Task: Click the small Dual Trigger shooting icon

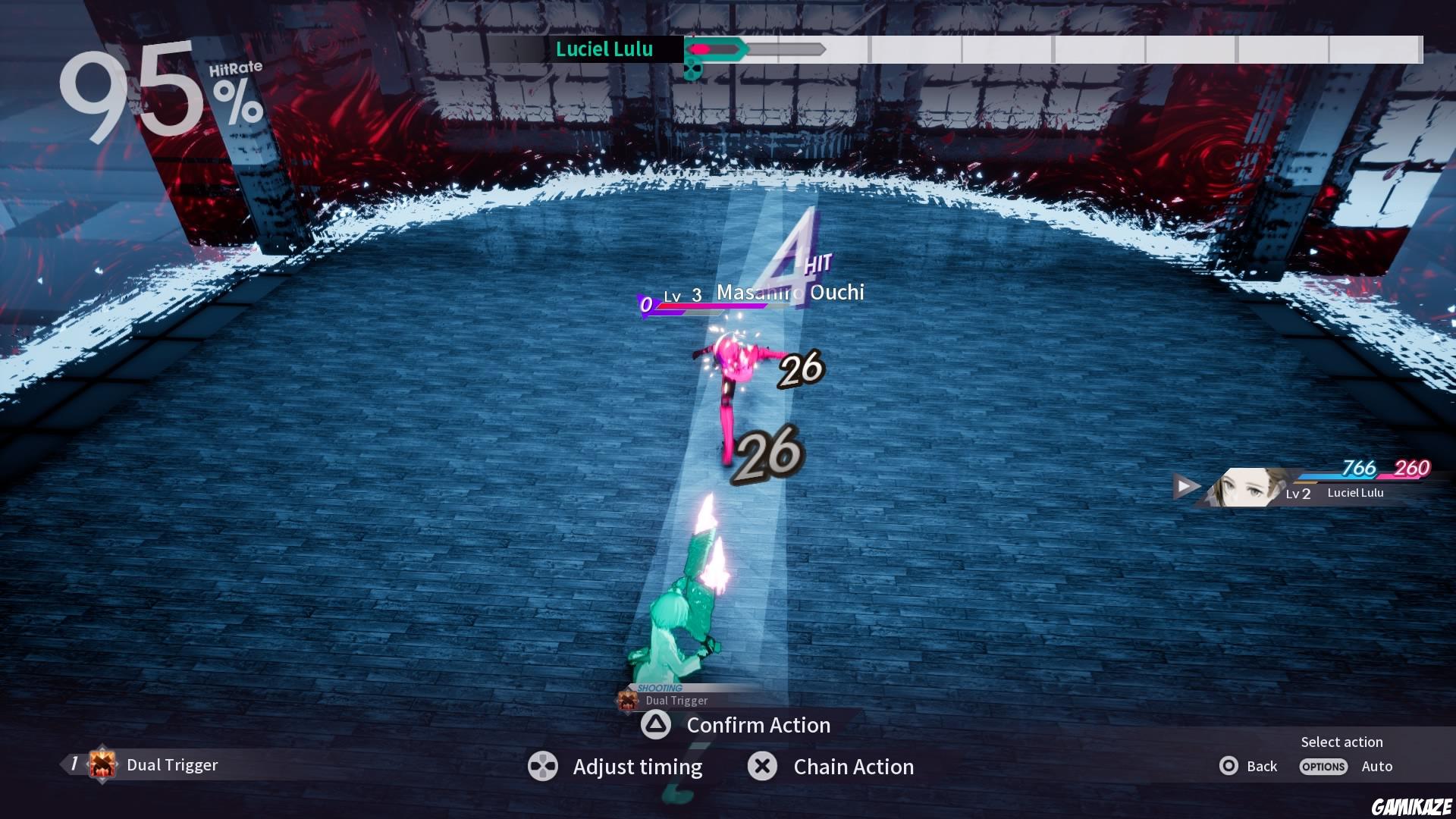Action: (627, 700)
